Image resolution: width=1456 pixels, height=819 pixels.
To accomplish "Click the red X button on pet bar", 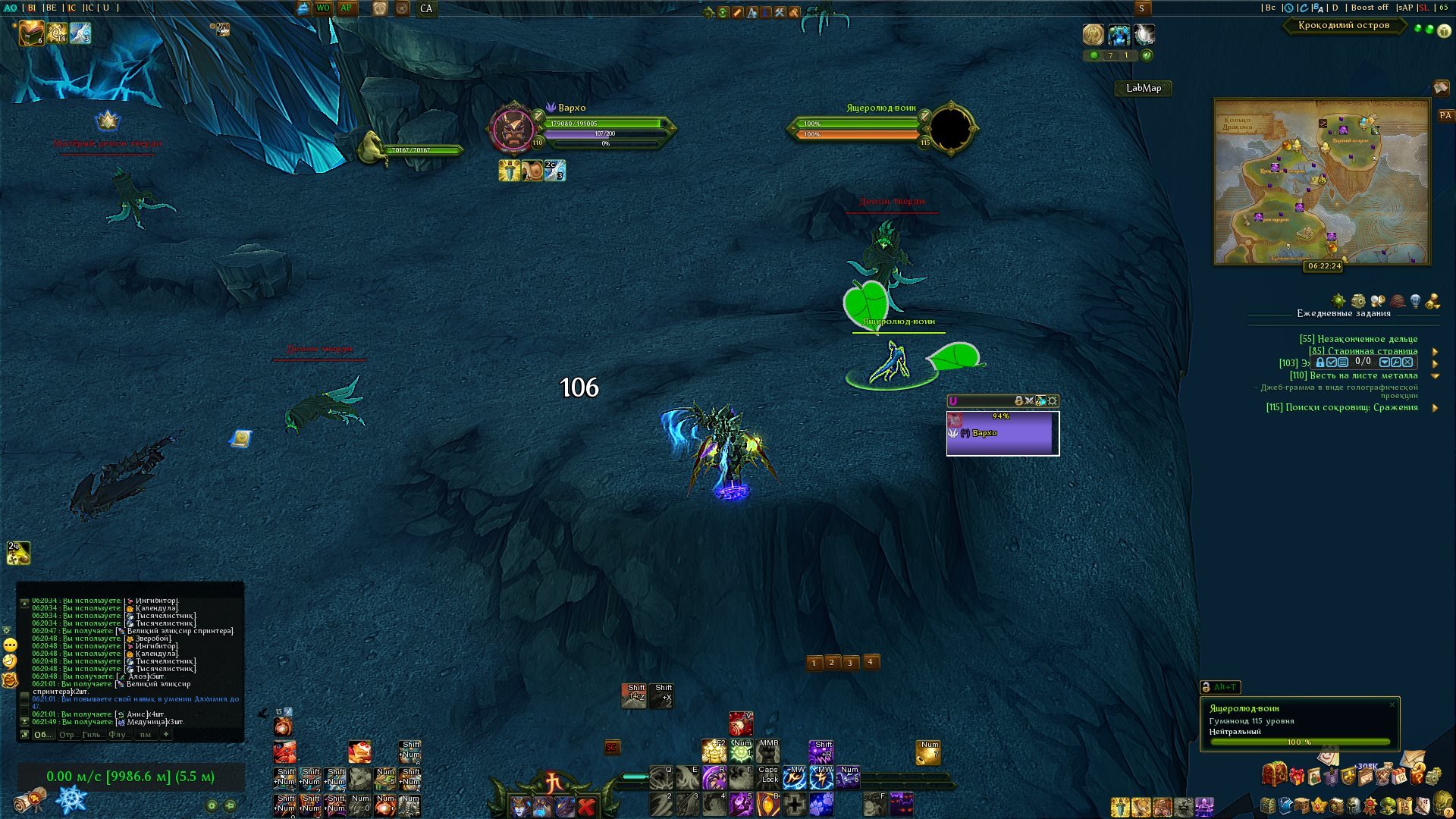I will point(586,806).
